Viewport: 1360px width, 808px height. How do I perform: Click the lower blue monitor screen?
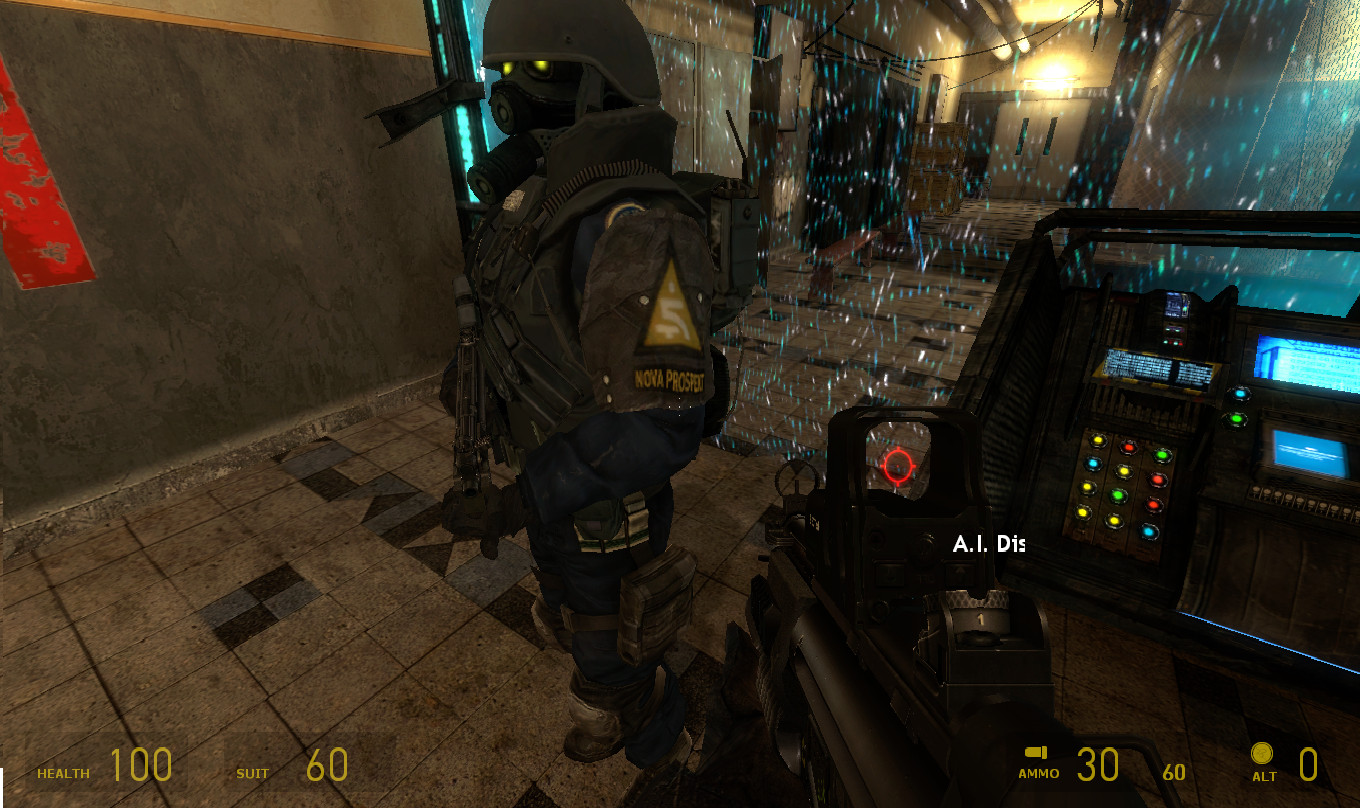click(x=1308, y=452)
